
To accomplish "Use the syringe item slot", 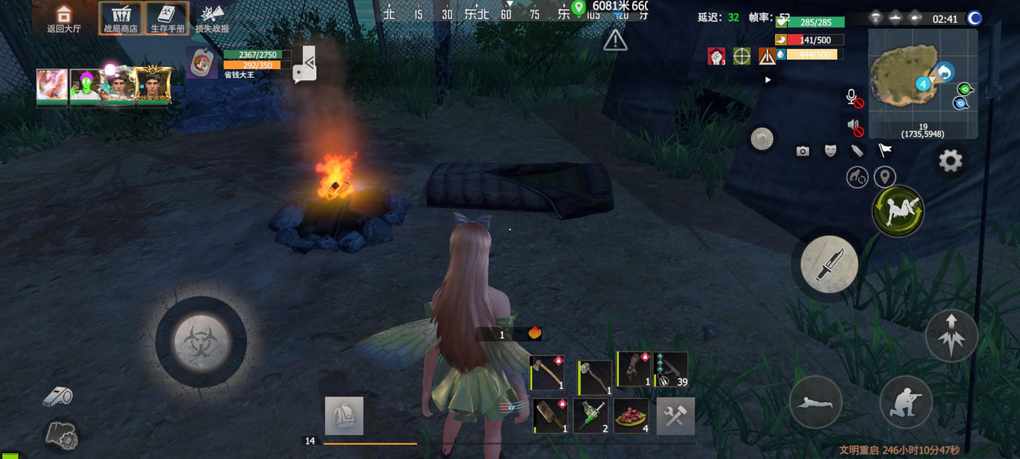I will [593, 414].
